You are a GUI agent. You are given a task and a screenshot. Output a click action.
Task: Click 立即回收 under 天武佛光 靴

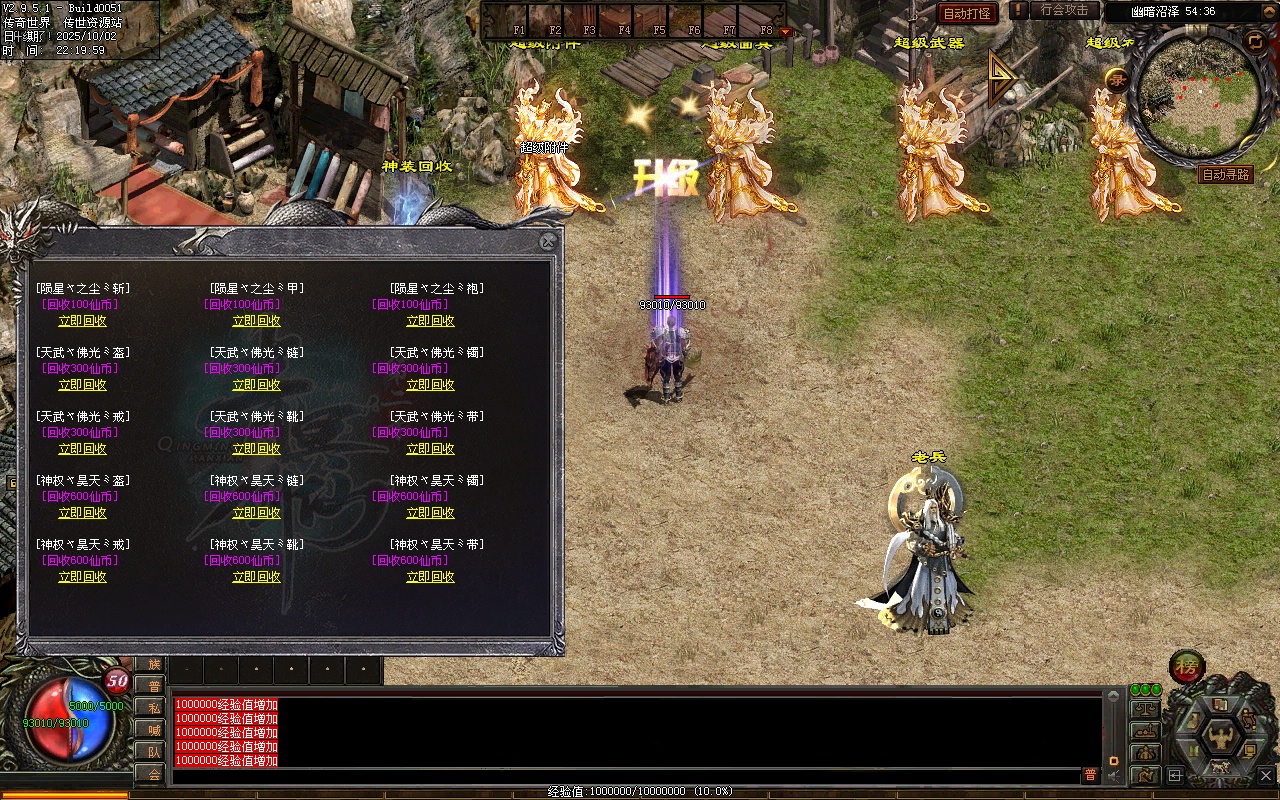pyautogui.click(x=256, y=449)
